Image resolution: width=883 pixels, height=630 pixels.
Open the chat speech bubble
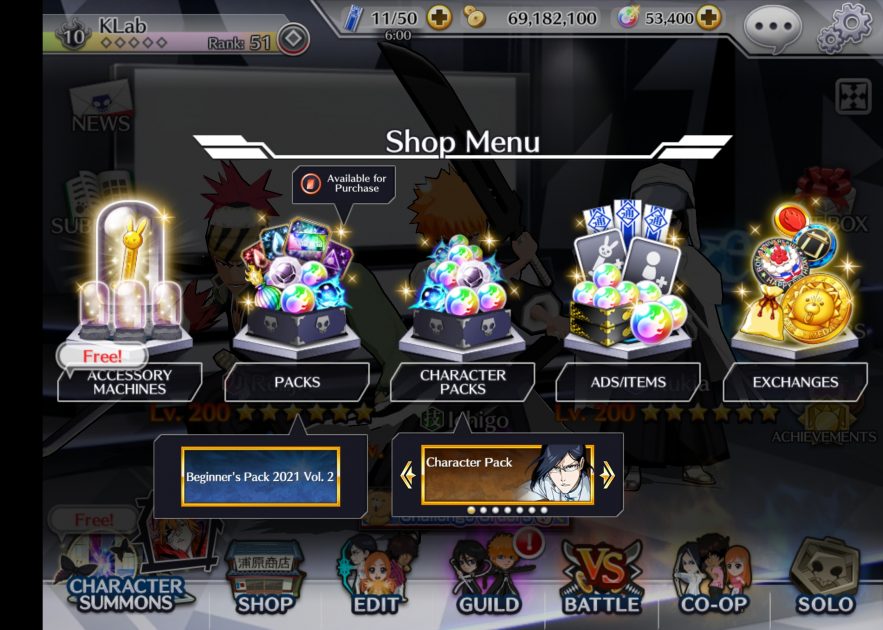(772, 24)
